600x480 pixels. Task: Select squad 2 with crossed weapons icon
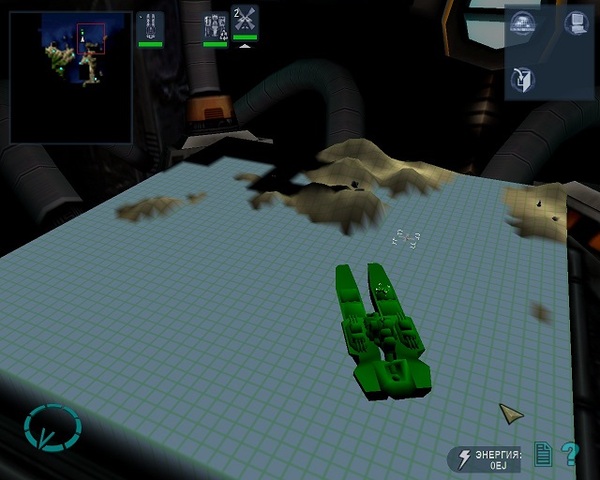pyautogui.click(x=245, y=22)
